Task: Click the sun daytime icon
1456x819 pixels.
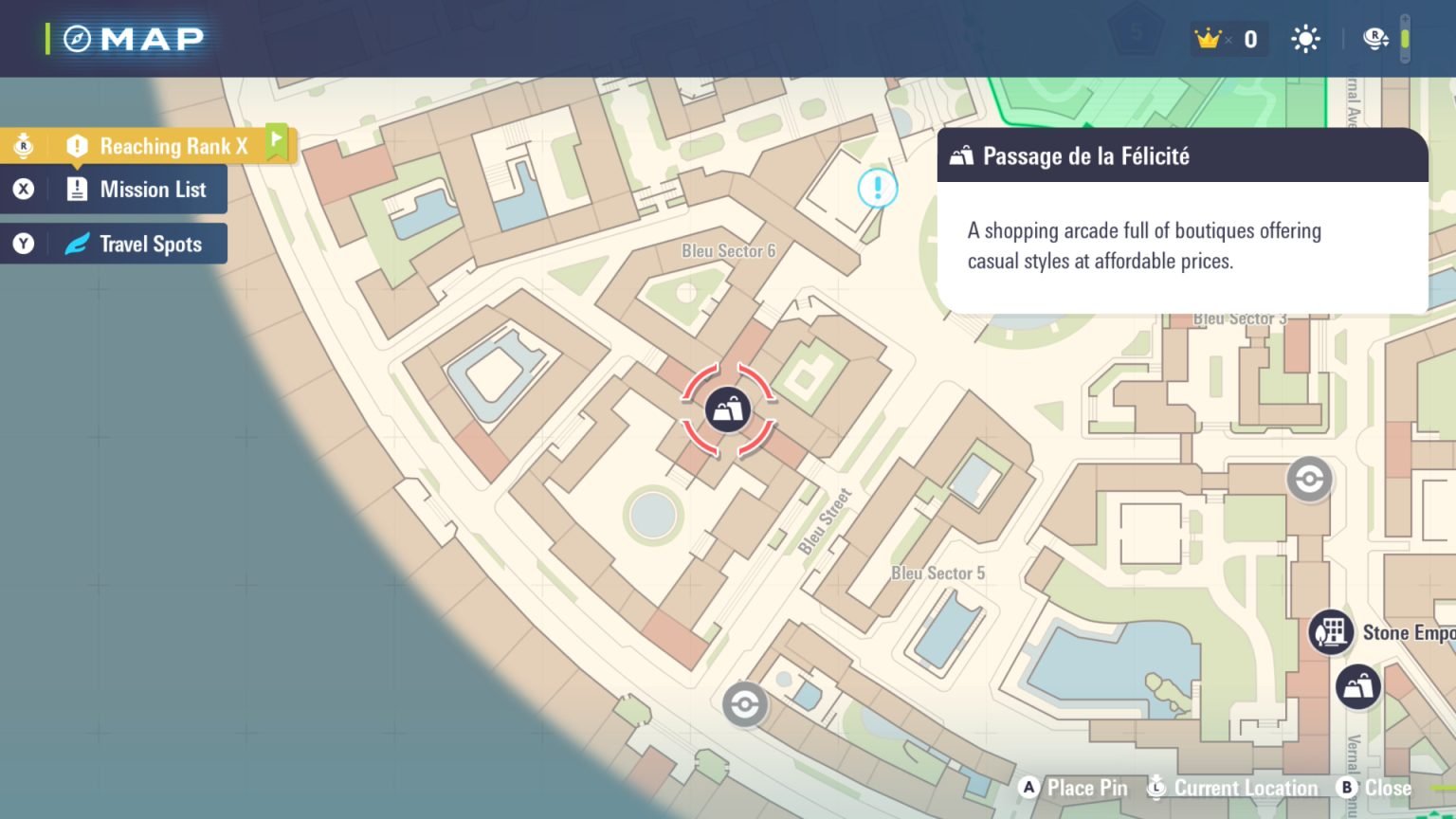Action: (1305, 39)
